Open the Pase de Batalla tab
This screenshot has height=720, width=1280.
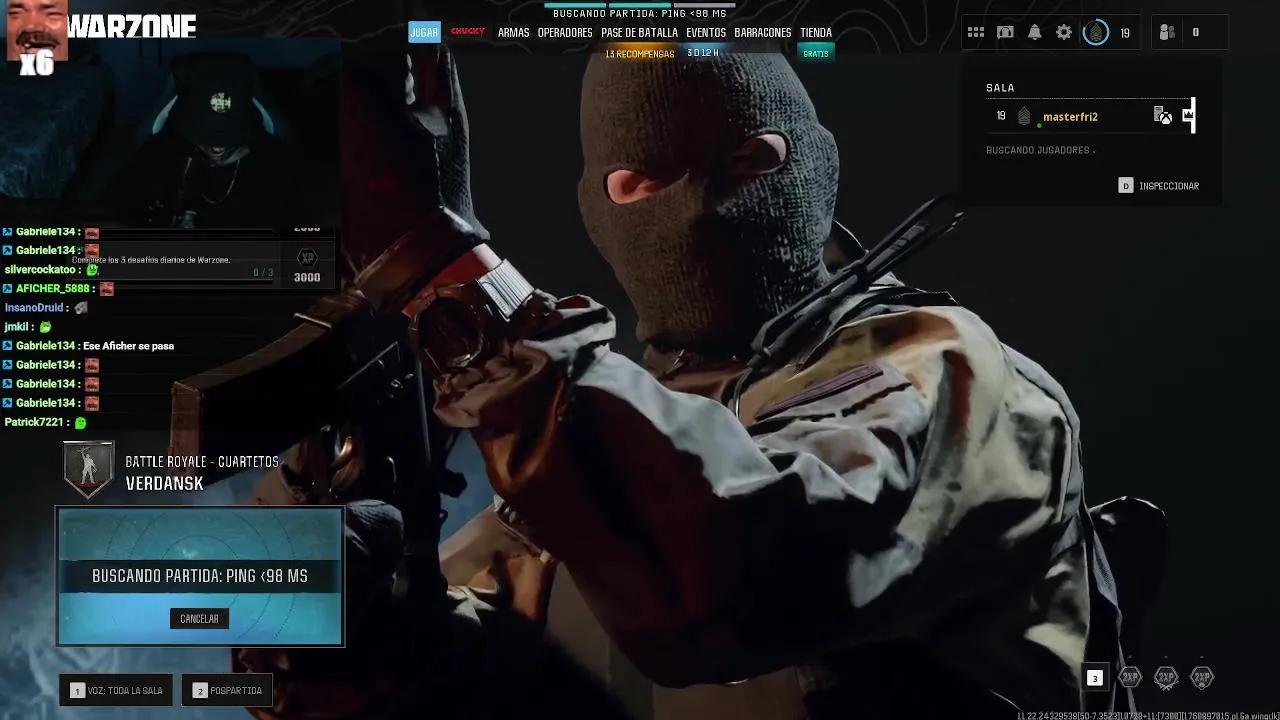click(x=639, y=32)
